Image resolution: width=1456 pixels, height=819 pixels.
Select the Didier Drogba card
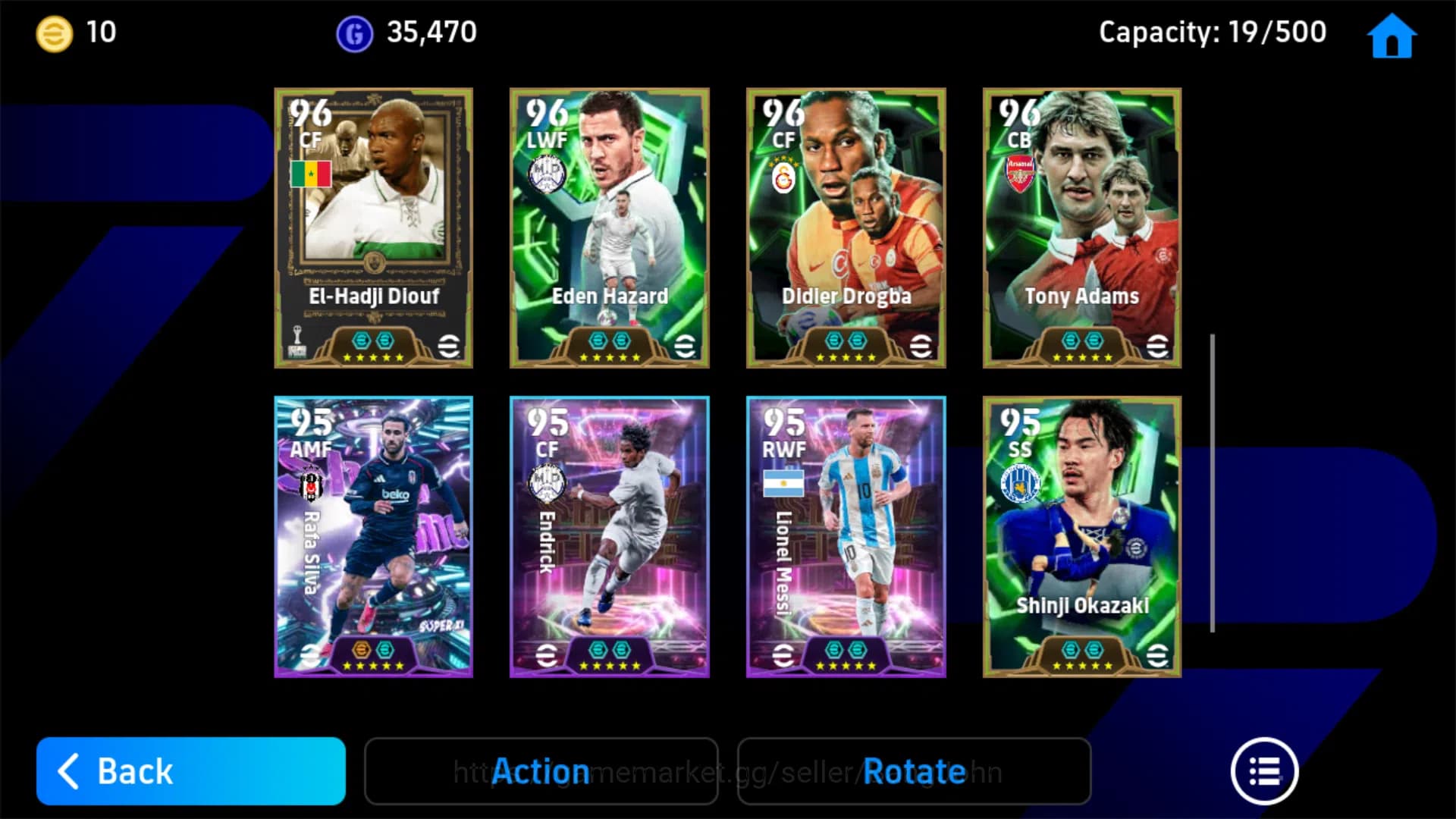click(846, 227)
